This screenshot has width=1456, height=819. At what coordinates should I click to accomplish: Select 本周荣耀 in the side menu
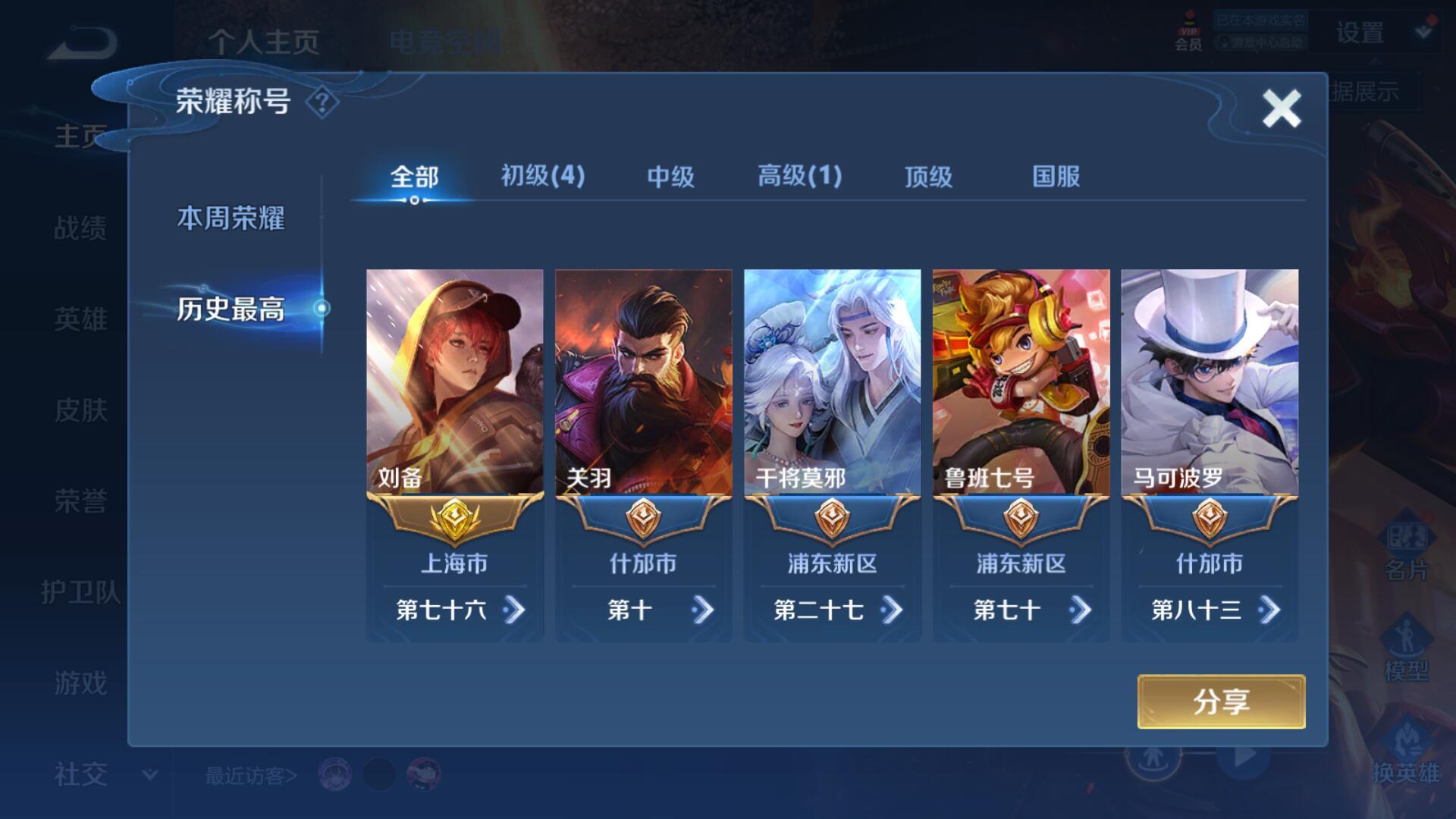pos(231,218)
